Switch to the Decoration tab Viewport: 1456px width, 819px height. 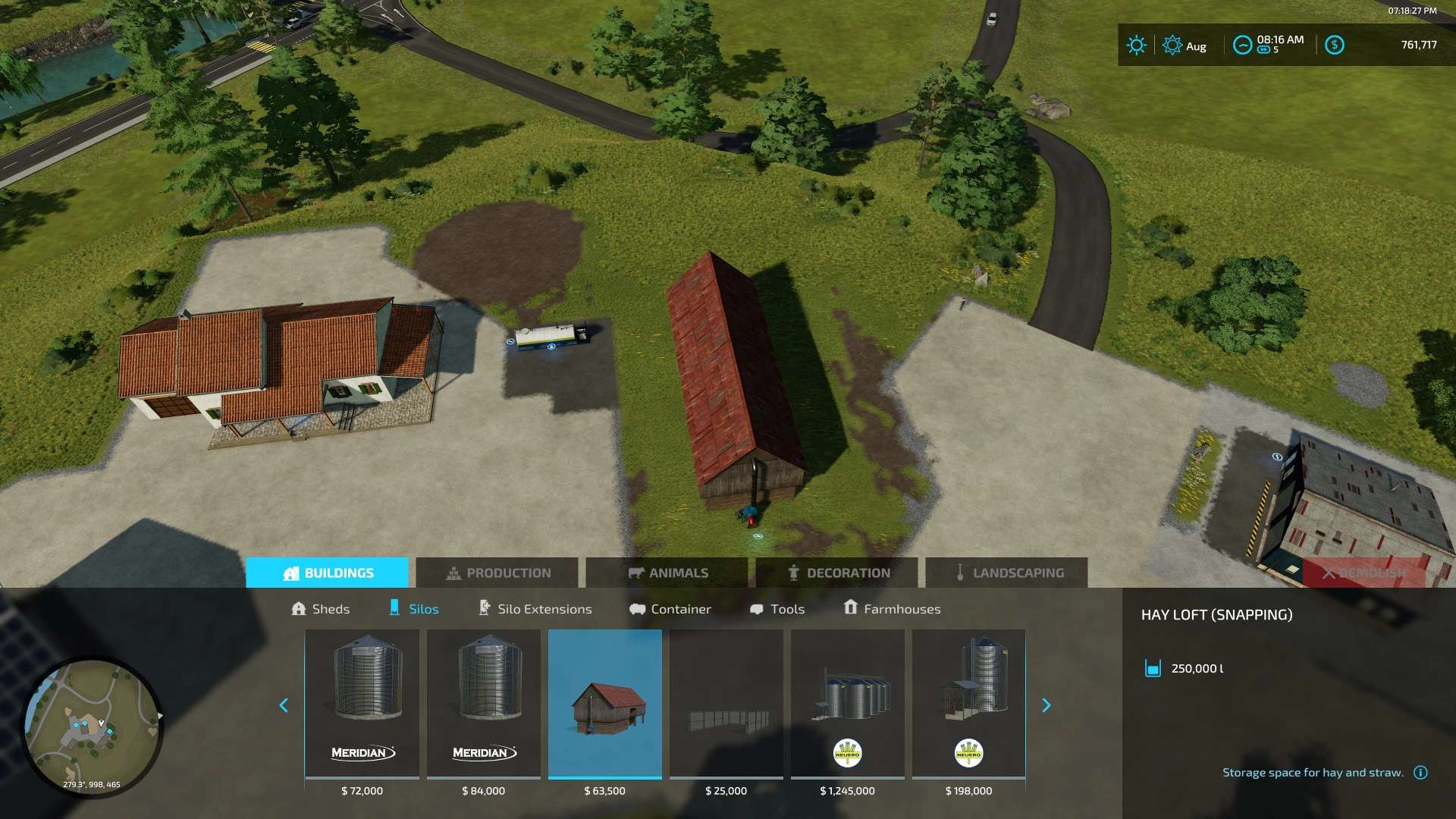pos(836,573)
